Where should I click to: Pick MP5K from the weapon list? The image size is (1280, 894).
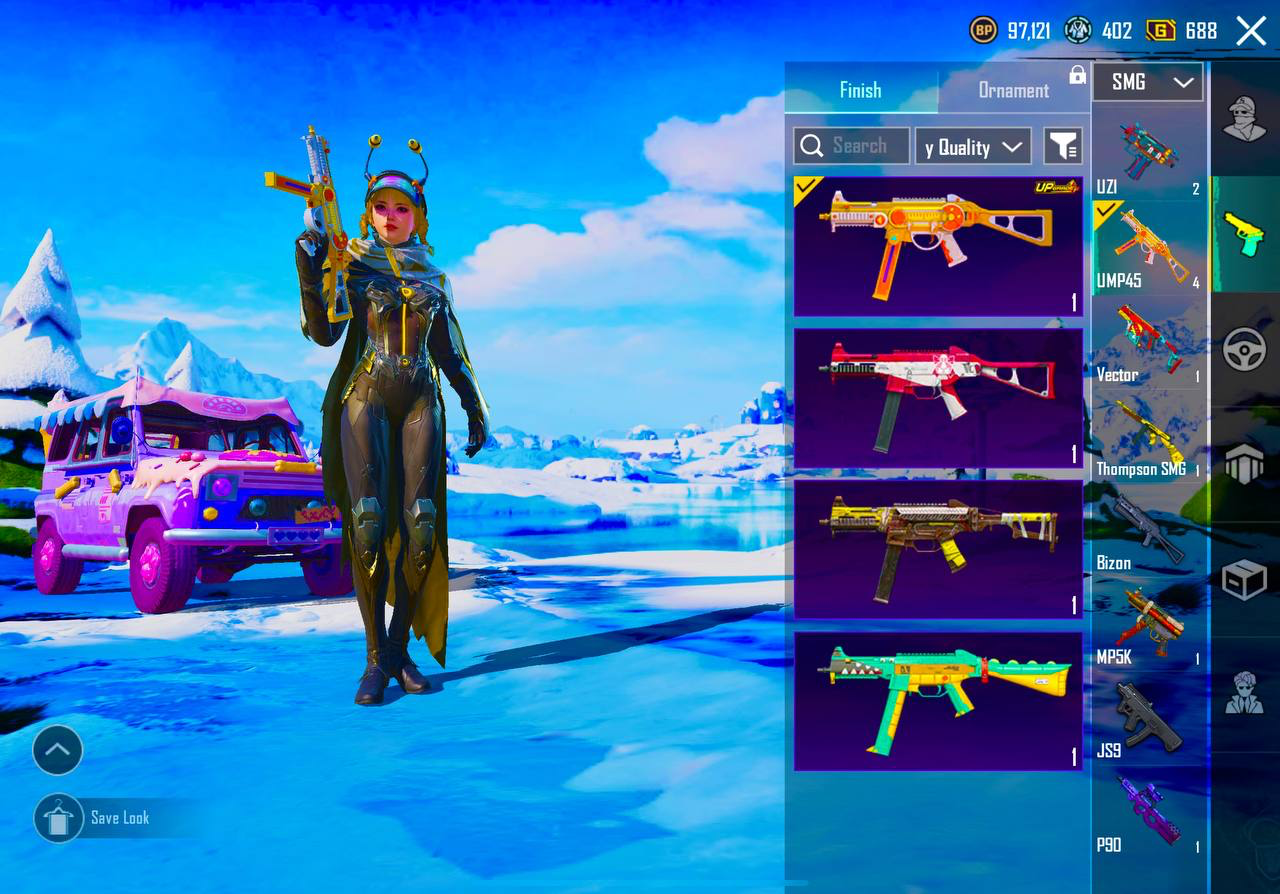[x=1148, y=625]
